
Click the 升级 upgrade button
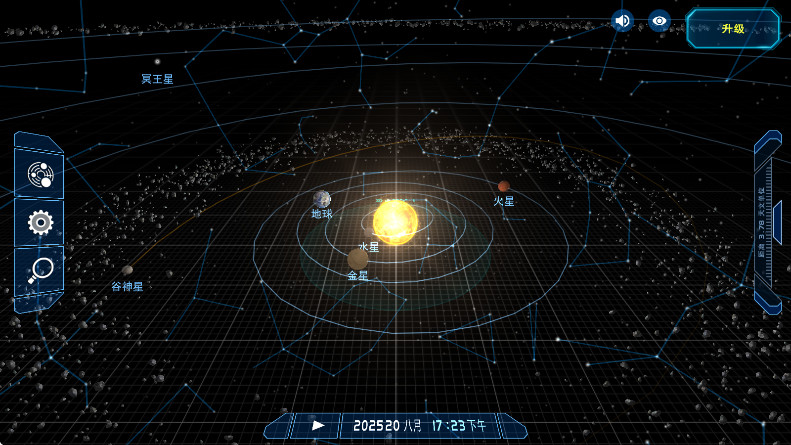tap(733, 29)
